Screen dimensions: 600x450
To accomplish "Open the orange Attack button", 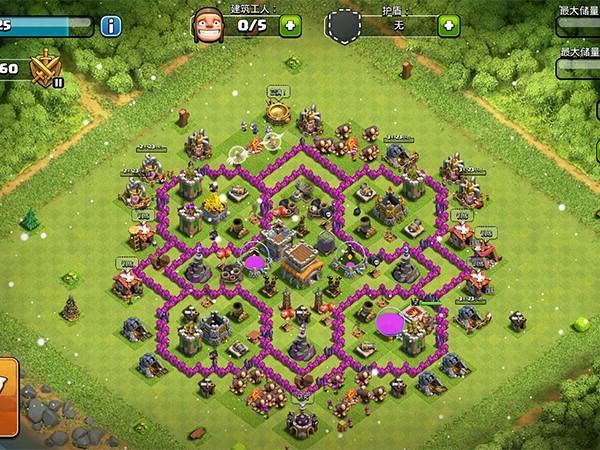I will tap(8, 385).
